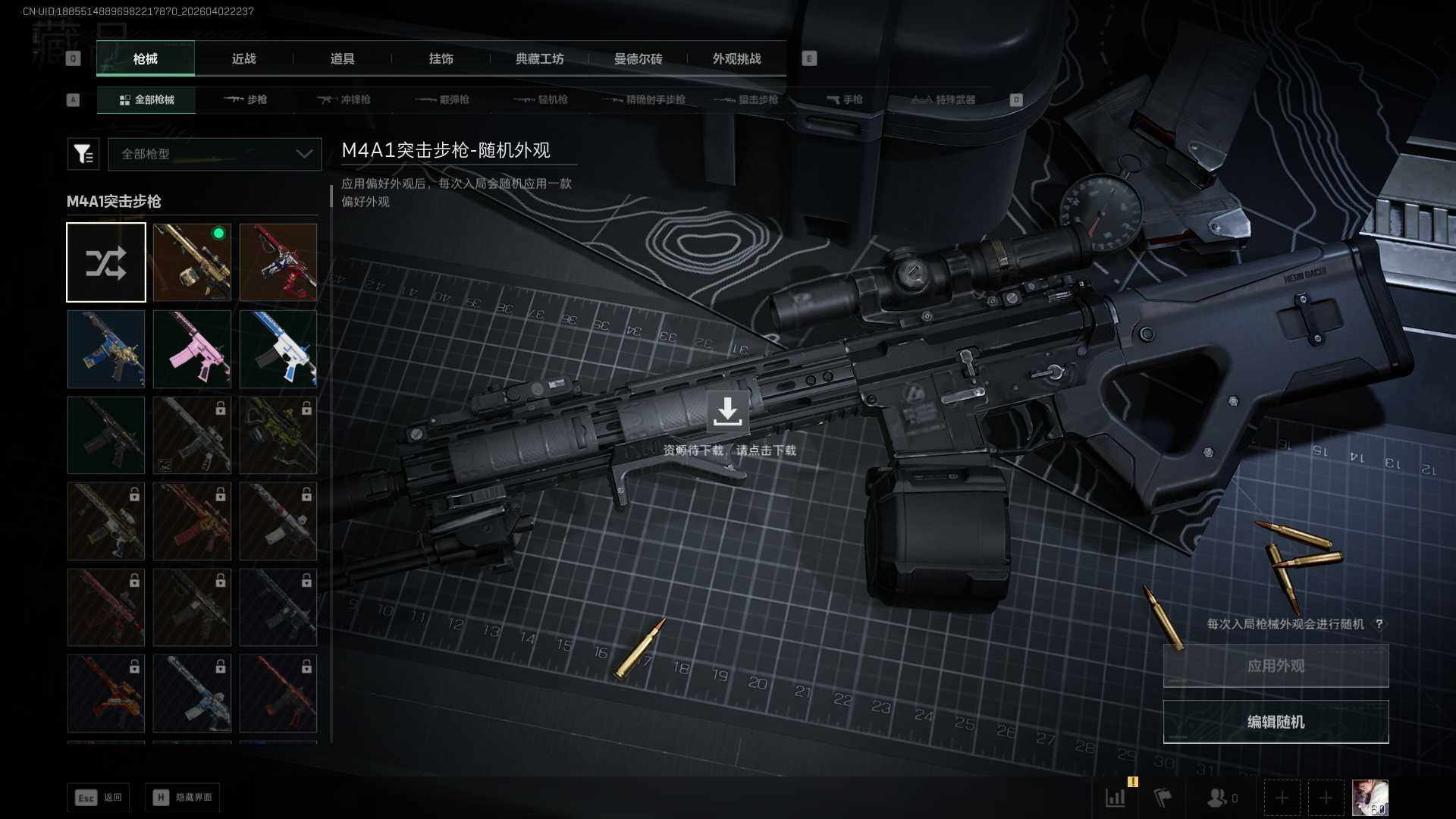Switch to the 曼德尔砖 tab
This screenshot has height=819, width=1456.
[x=638, y=59]
